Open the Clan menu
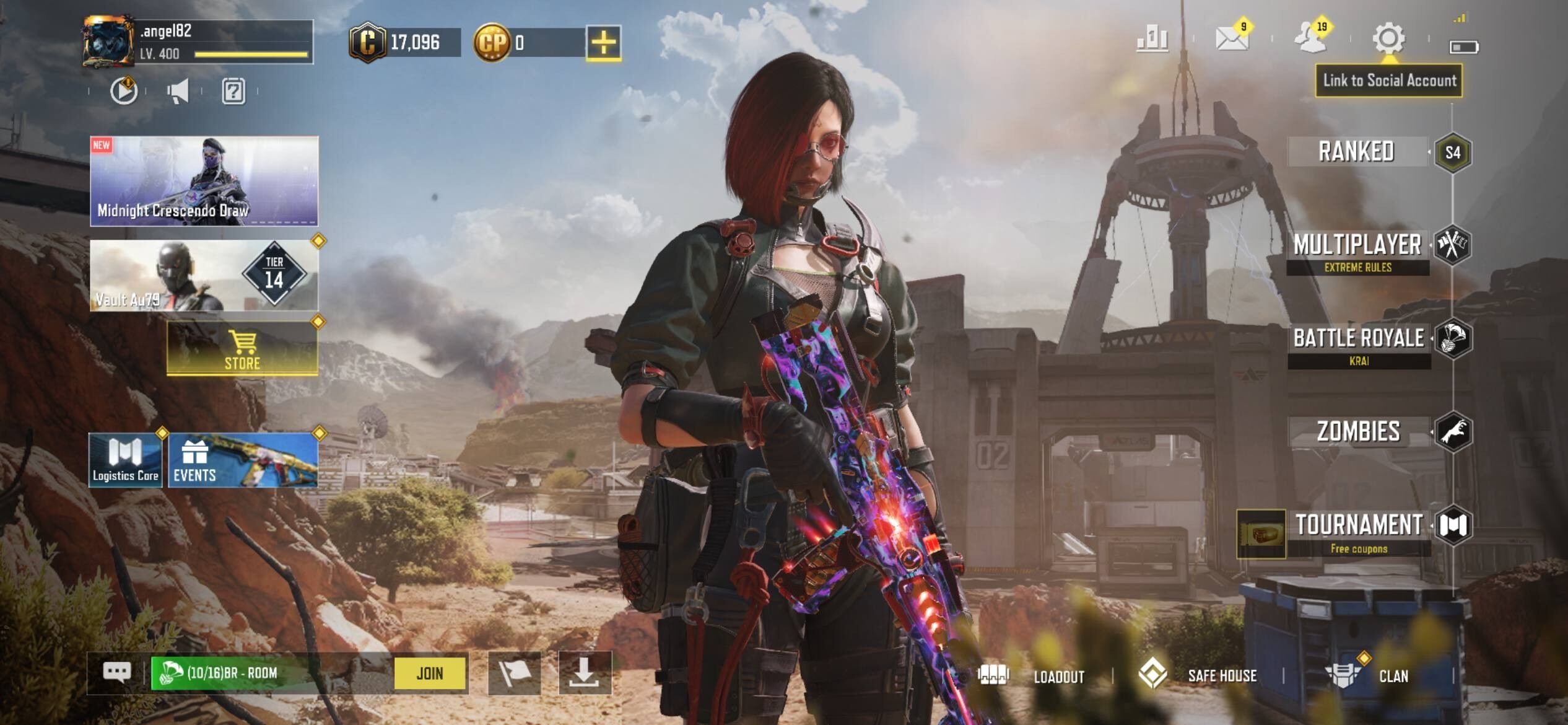This screenshot has height=725, width=1568. (1370, 675)
